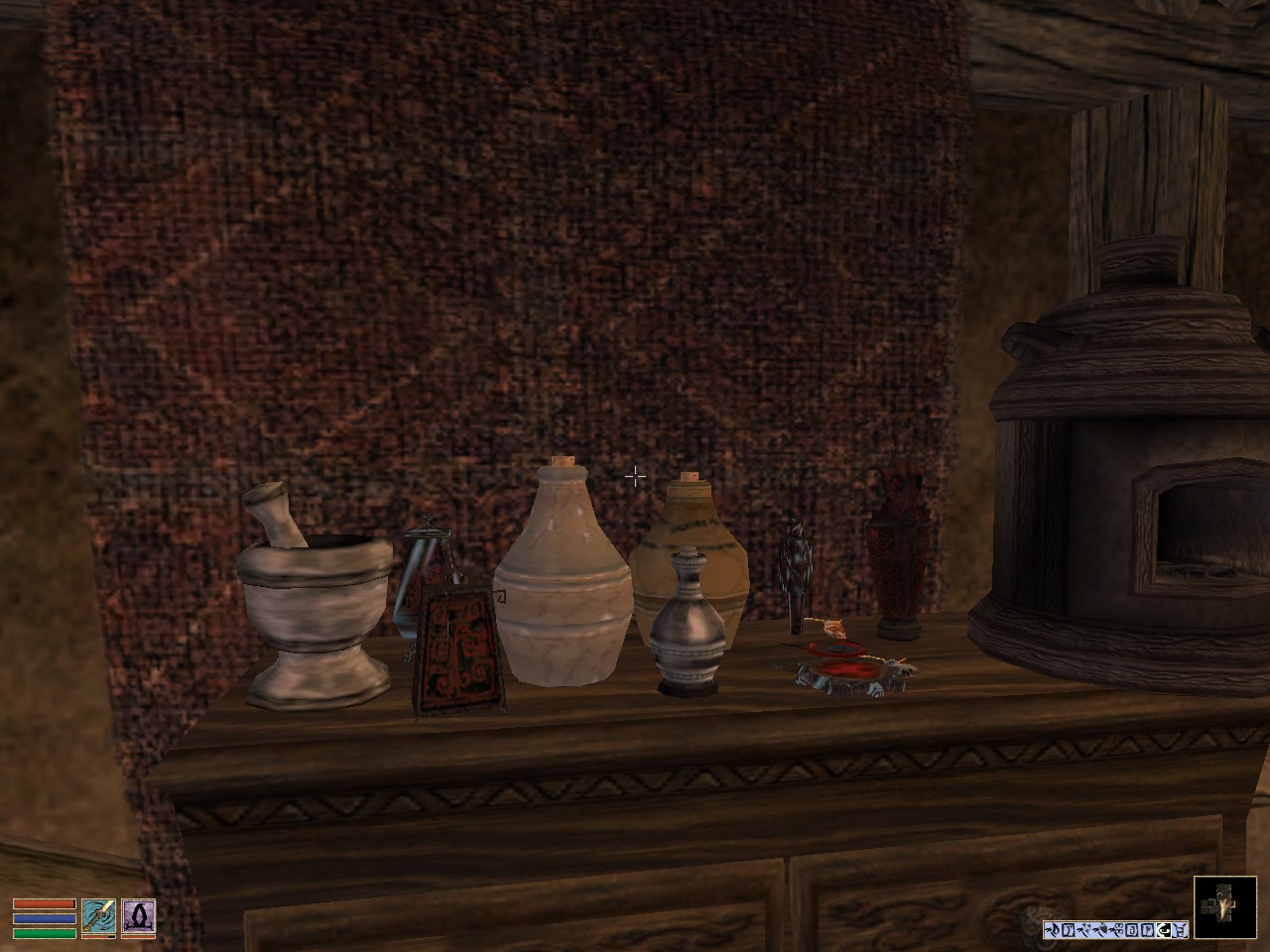Grab the large white ceramic jug

(563, 585)
